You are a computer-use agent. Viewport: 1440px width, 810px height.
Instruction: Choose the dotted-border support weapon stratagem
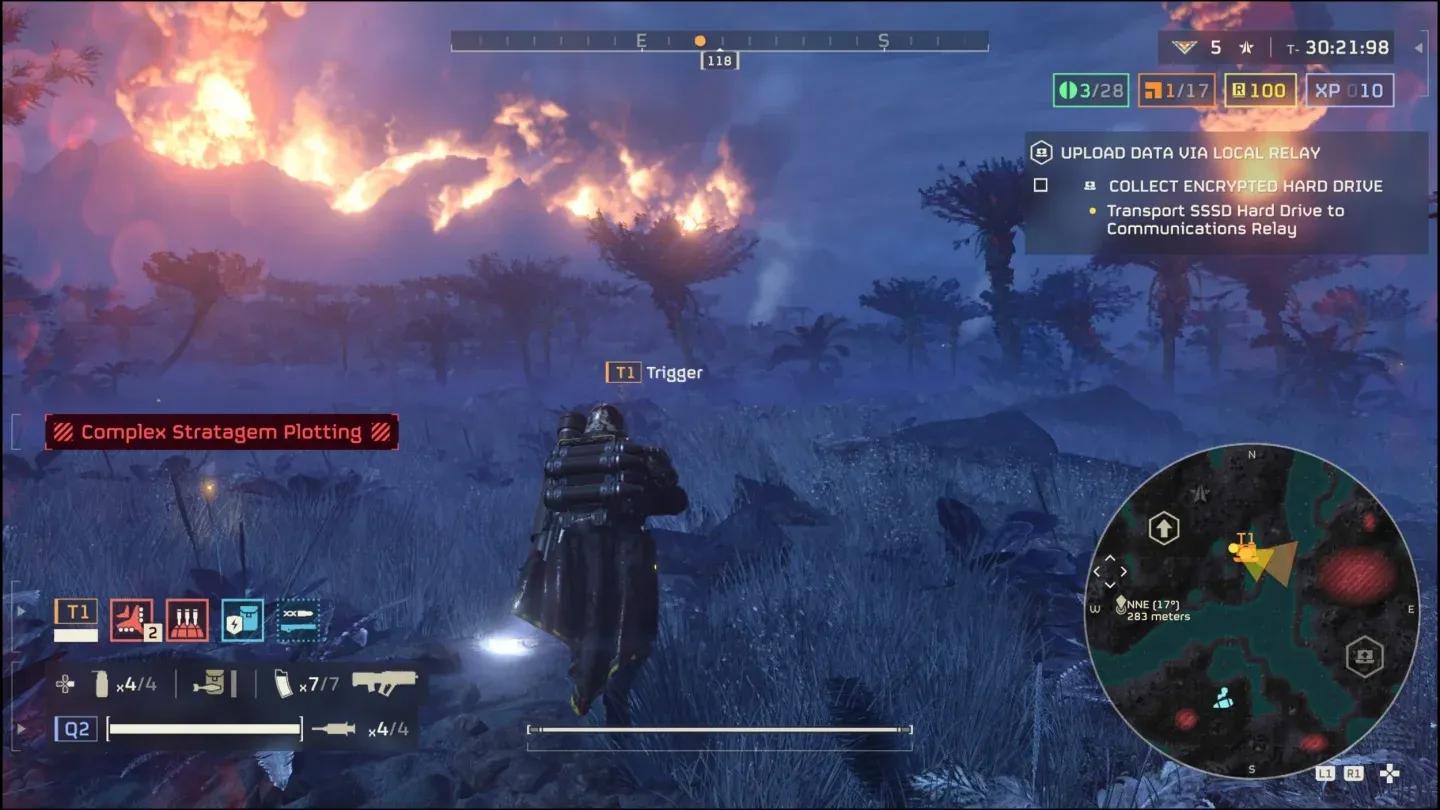pos(298,620)
